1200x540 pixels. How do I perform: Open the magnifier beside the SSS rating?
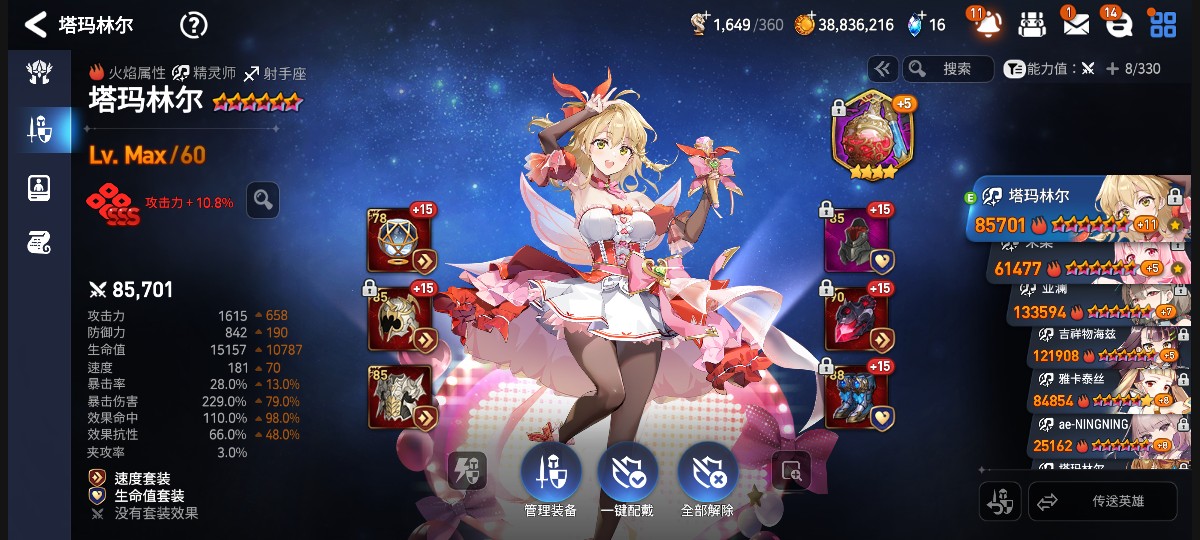point(263,200)
